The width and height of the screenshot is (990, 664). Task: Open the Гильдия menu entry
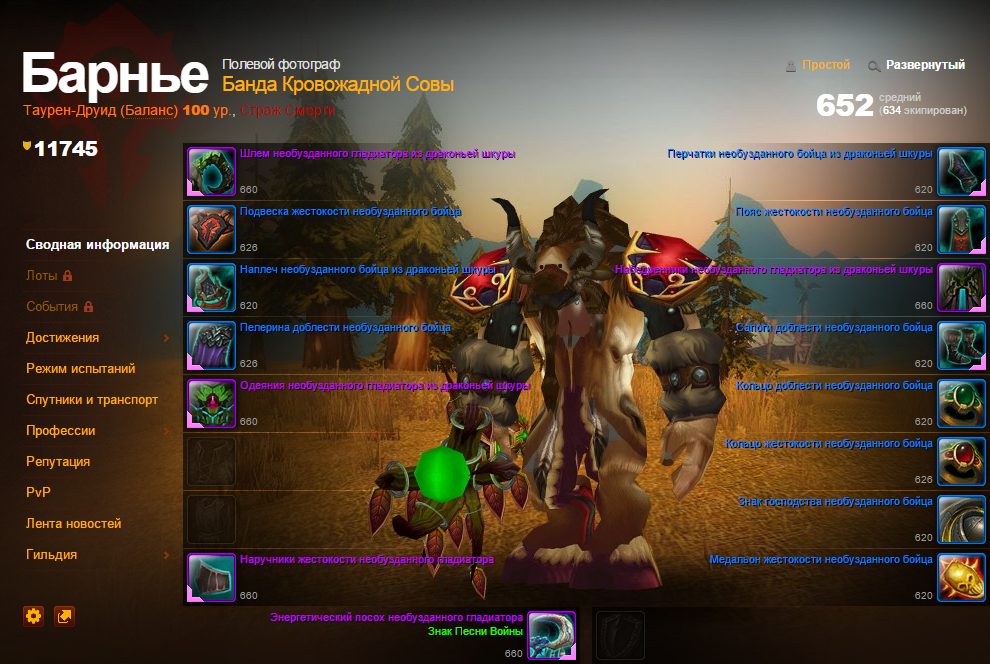click(52, 555)
